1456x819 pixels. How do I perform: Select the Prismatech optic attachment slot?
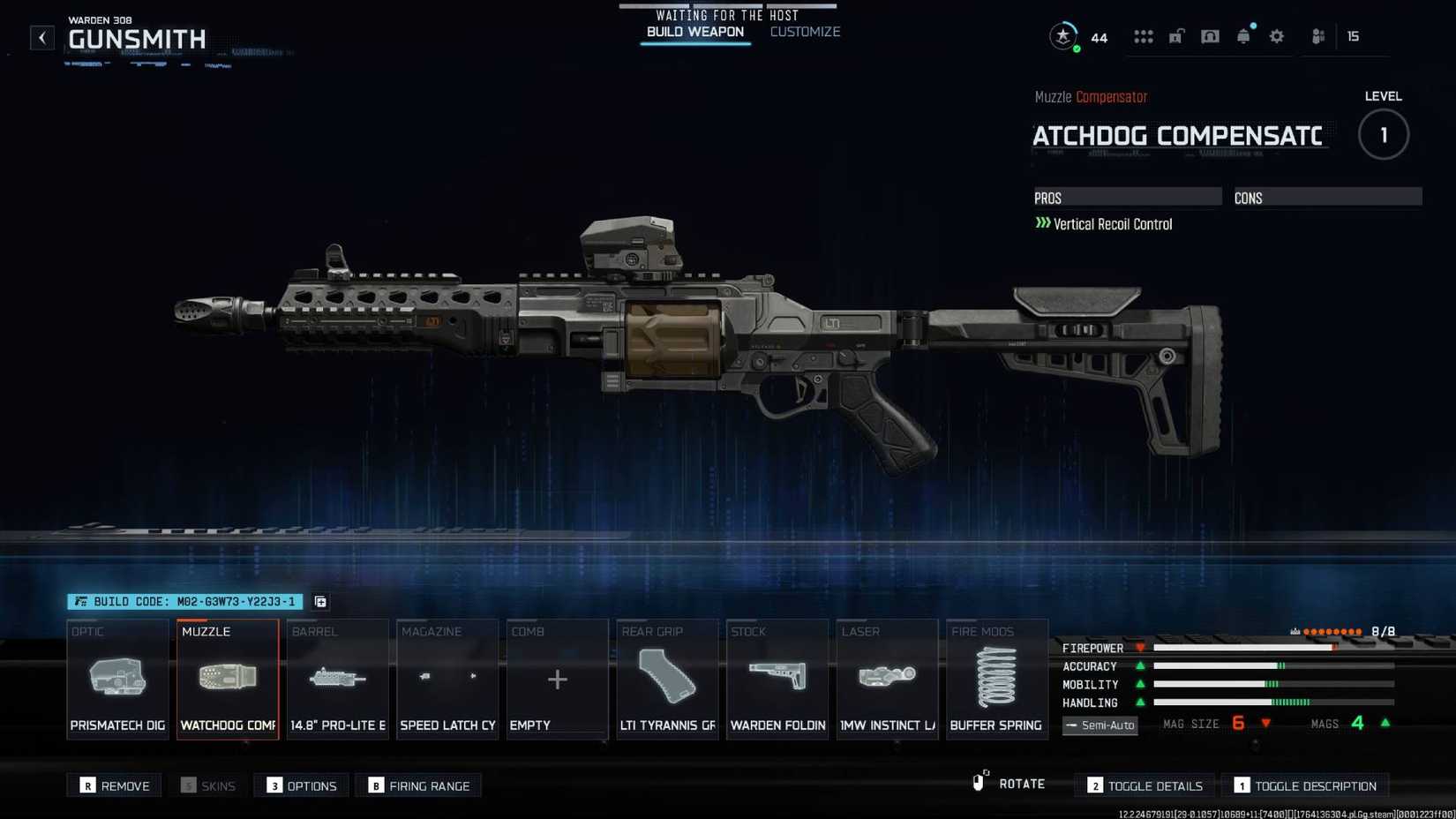click(117, 680)
